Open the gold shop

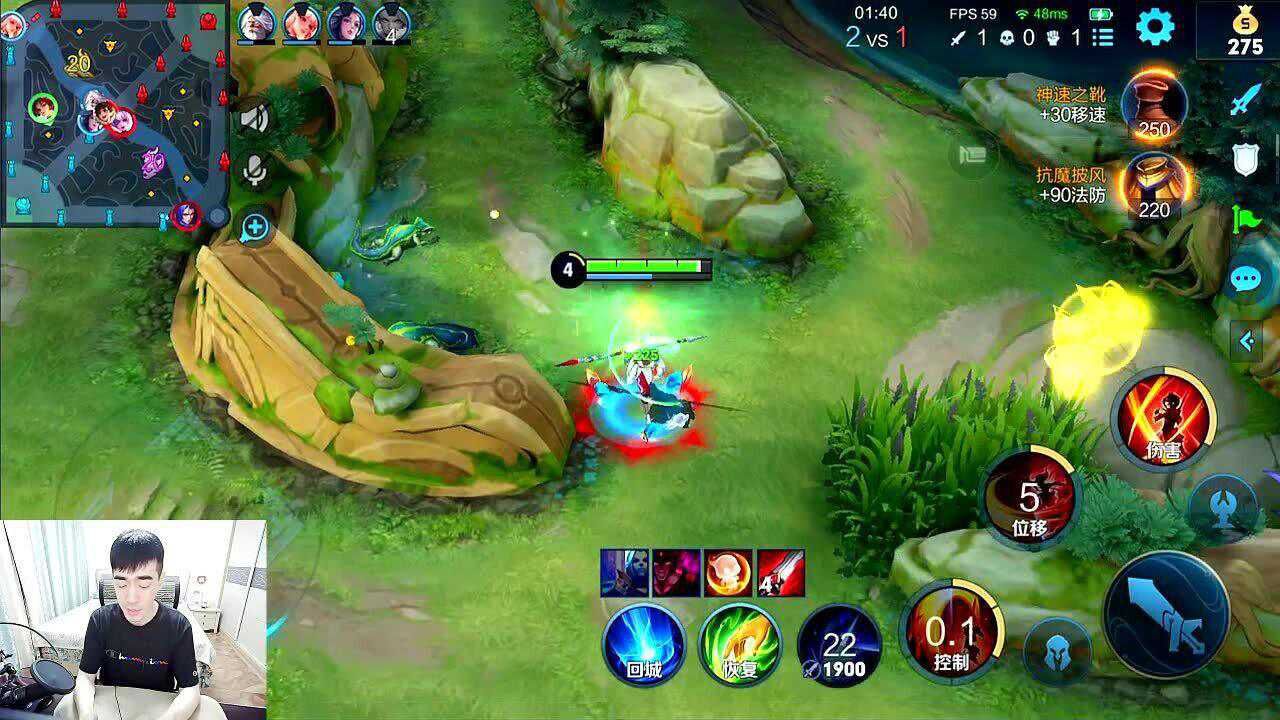(1245, 30)
